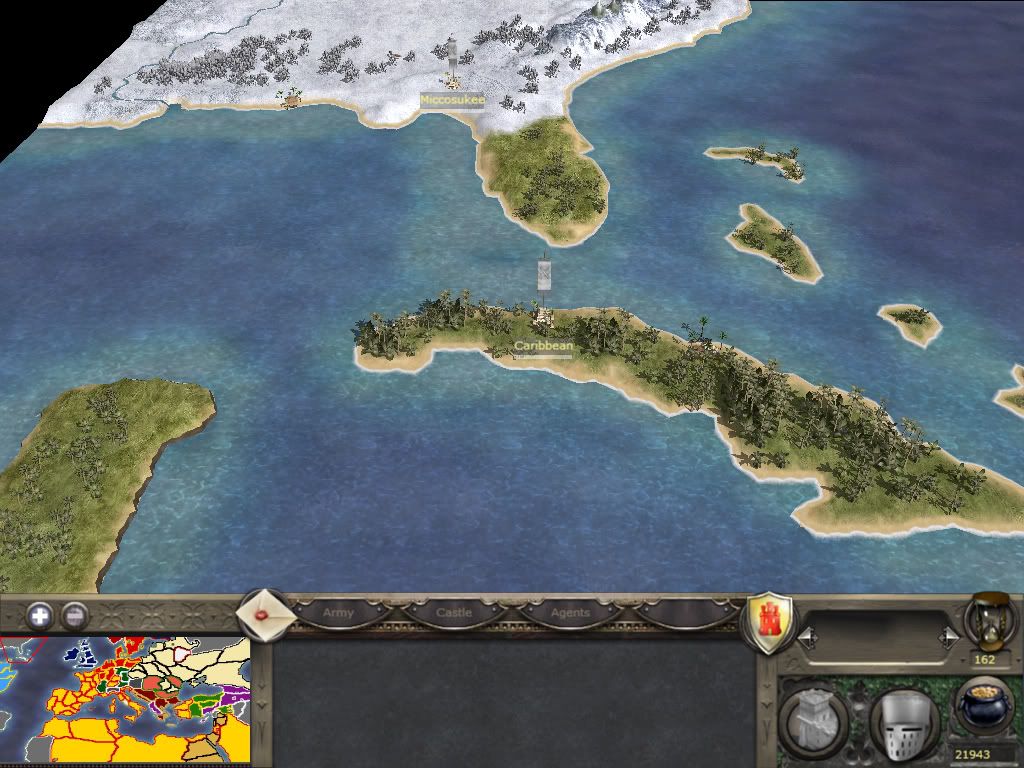Switch to the Agents tab
Image resolution: width=1024 pixels, height=768 pixels.
point(570,612)
